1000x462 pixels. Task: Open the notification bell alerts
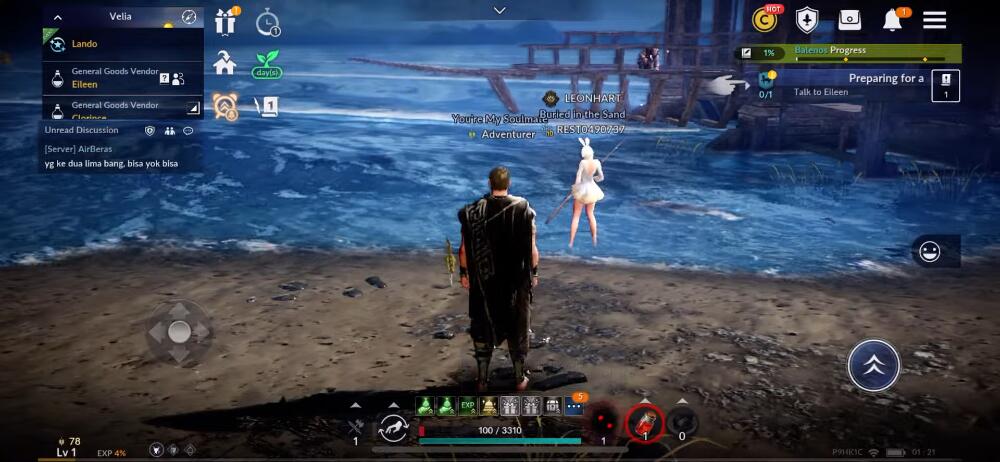892,20
